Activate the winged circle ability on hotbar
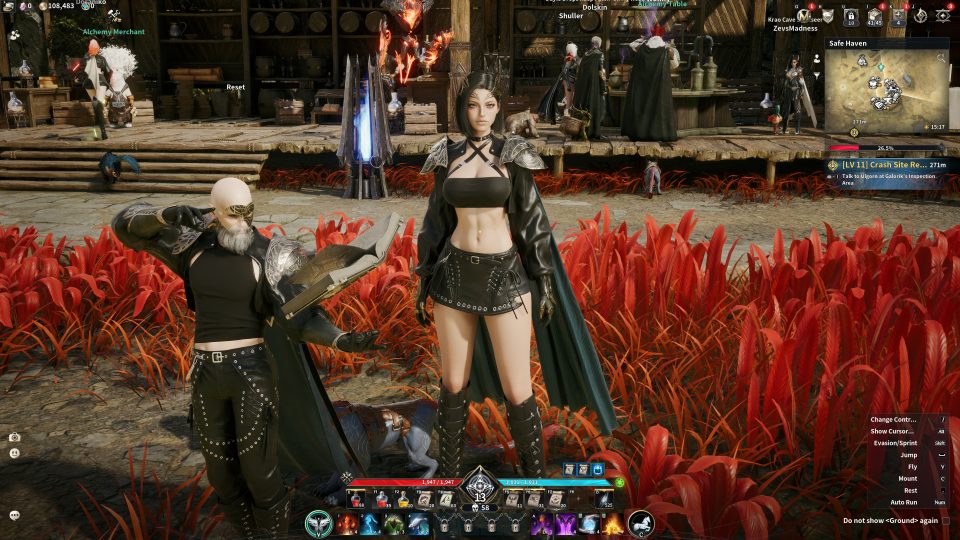This screenshot has height=540, width=960. (x=319, y=524)
